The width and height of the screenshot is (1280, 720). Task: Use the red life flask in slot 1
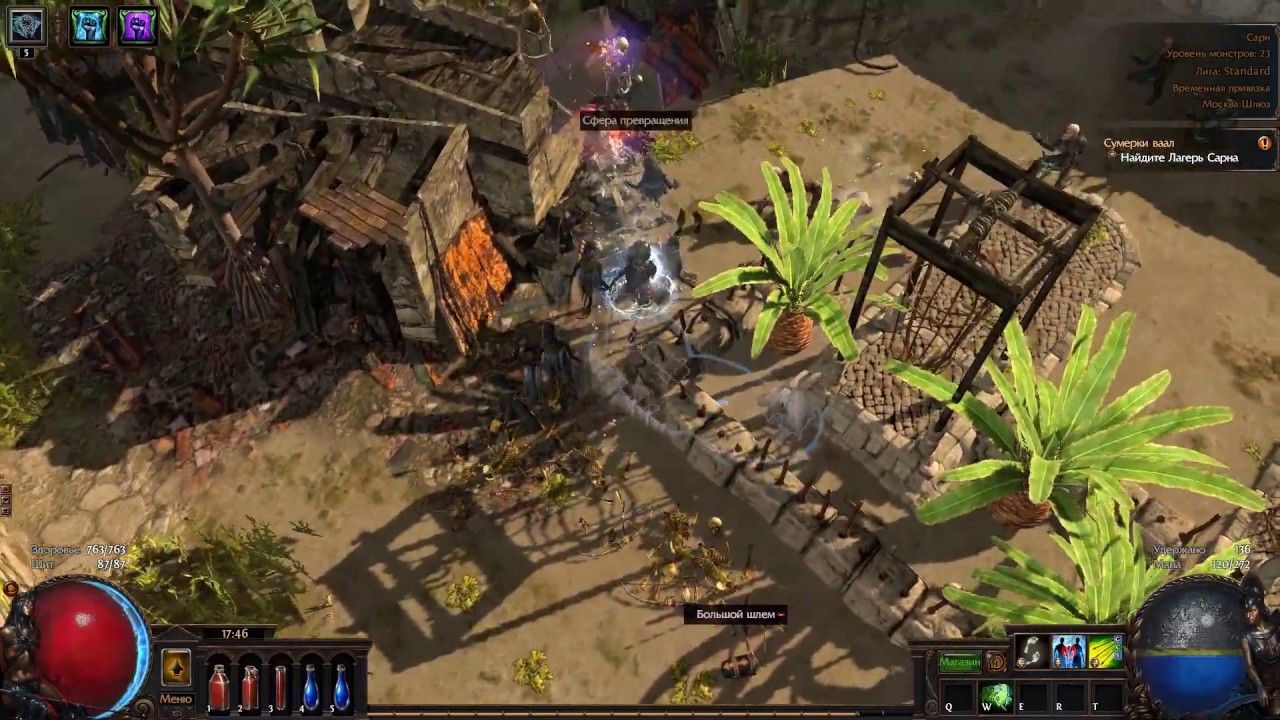point(218,687)
